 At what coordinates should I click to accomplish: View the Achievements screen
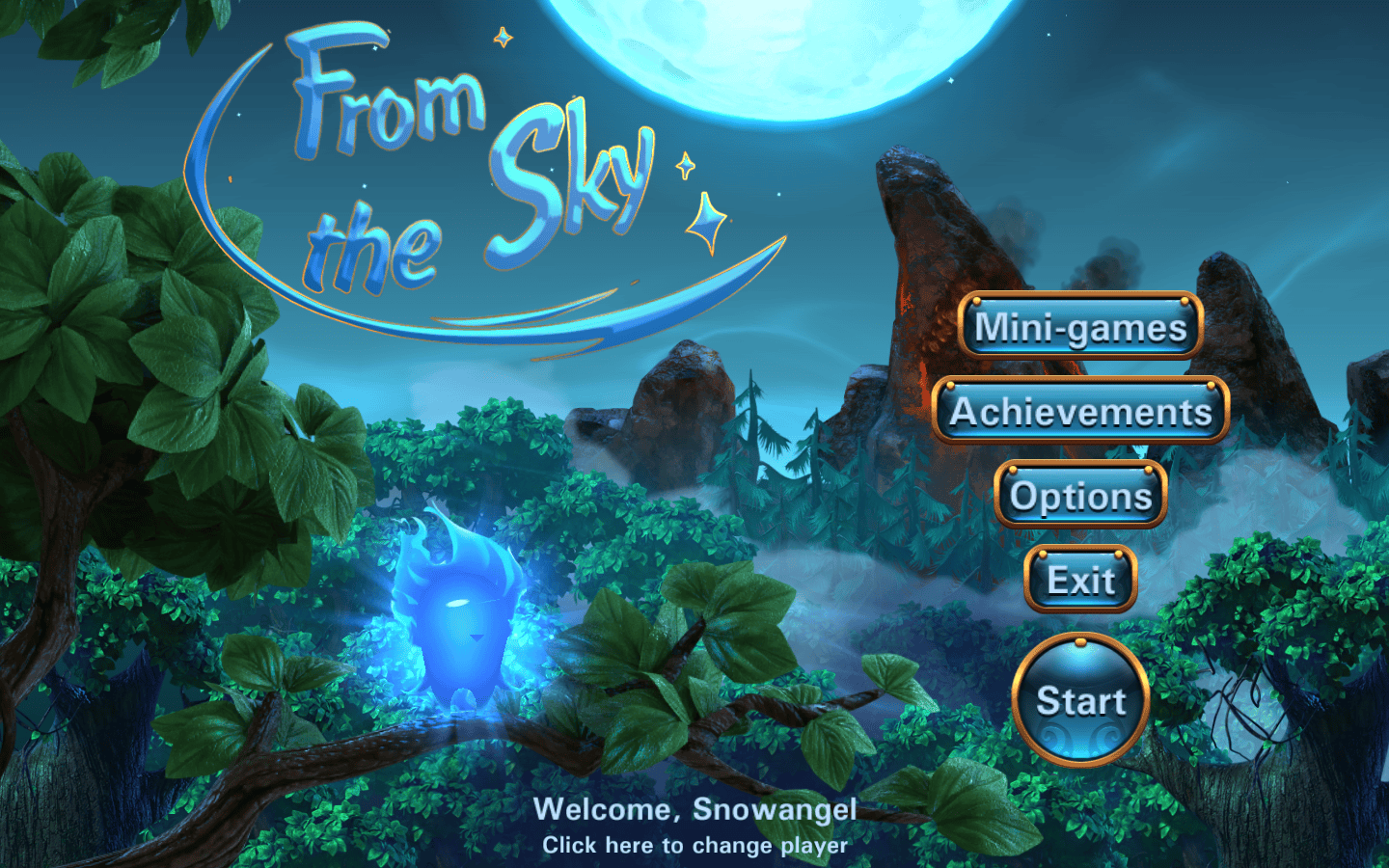(x=1080, y=411)
